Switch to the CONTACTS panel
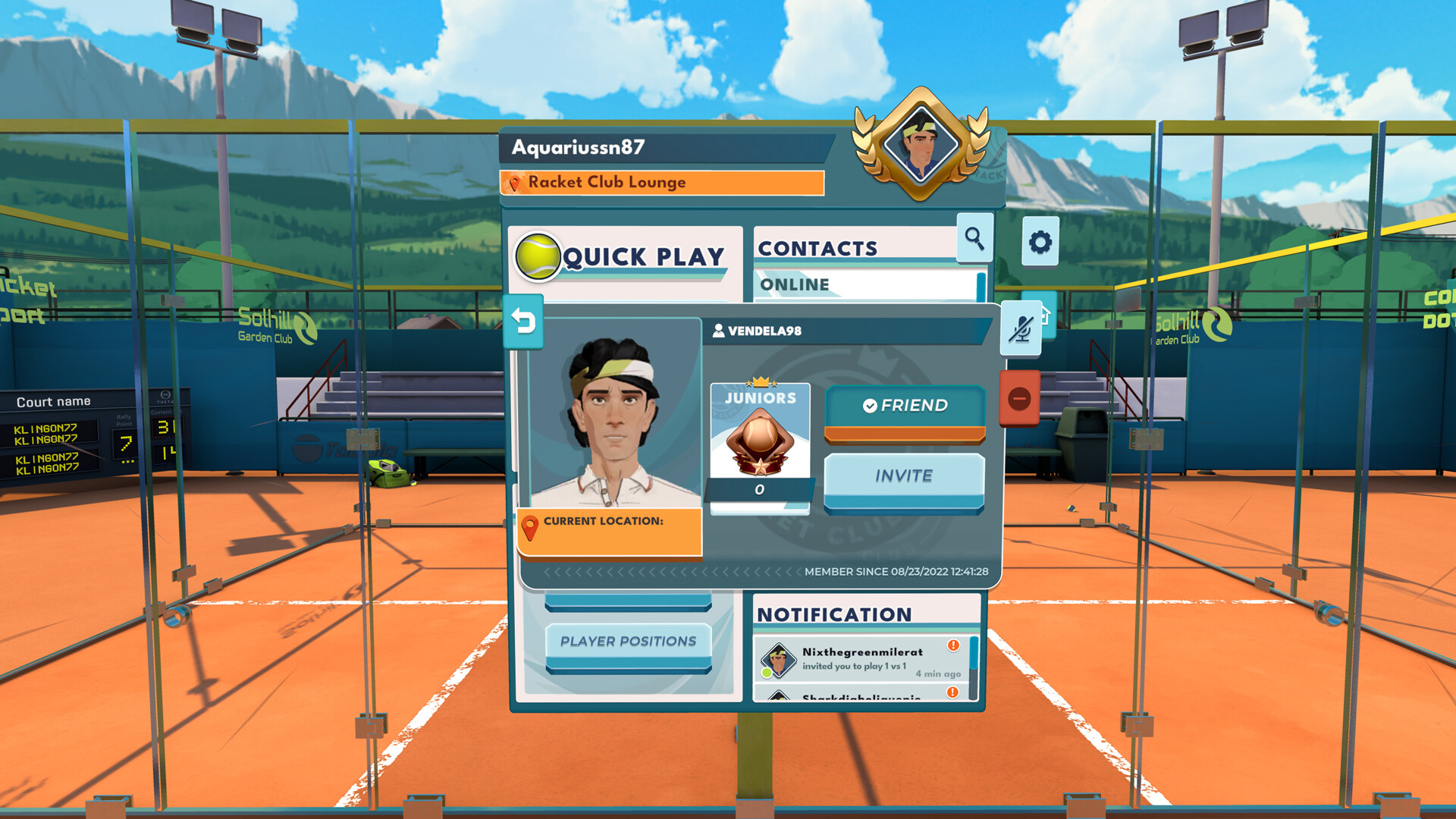 click(x=817, y=248)
